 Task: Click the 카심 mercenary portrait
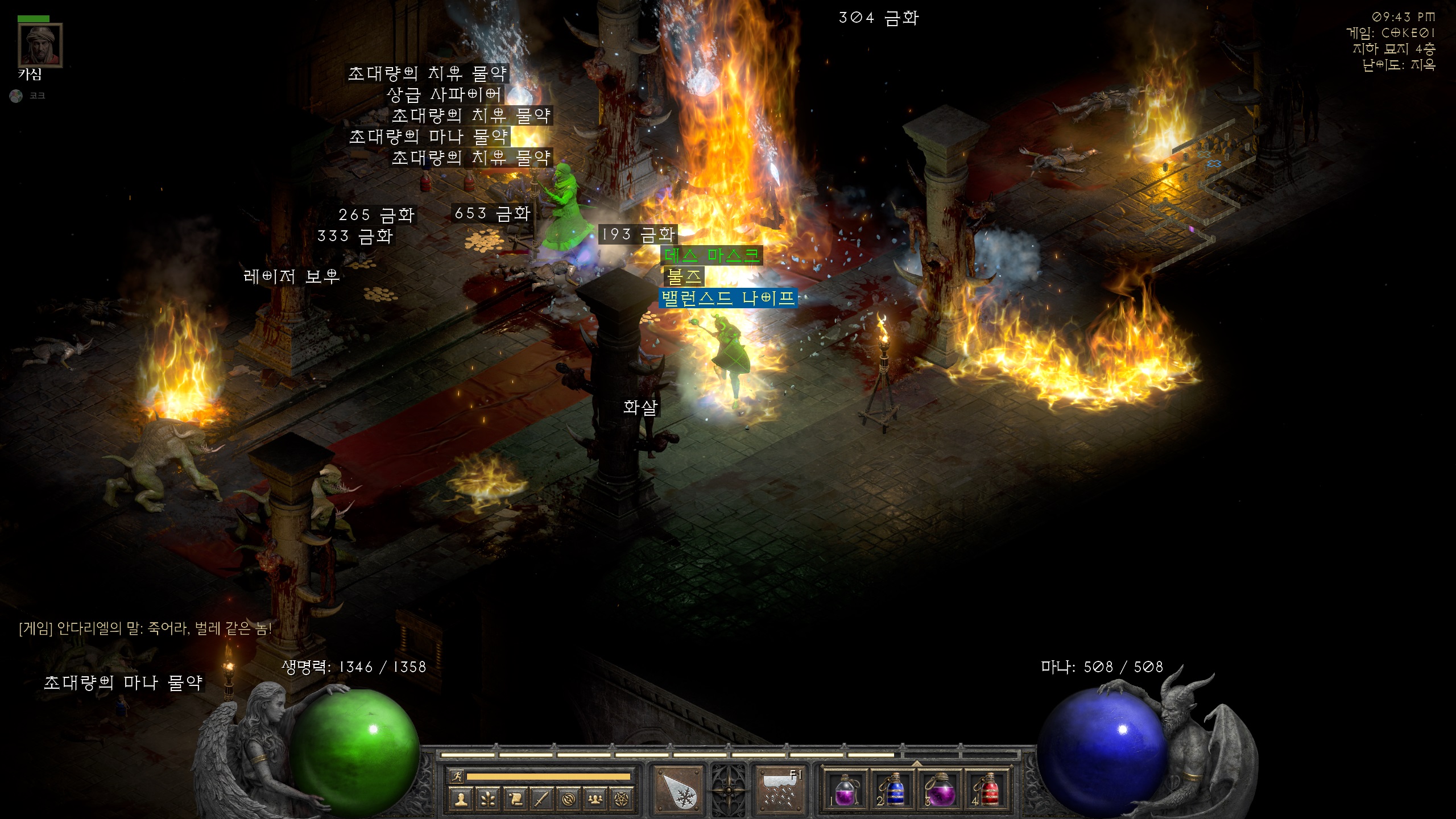[x=40, y=45]
